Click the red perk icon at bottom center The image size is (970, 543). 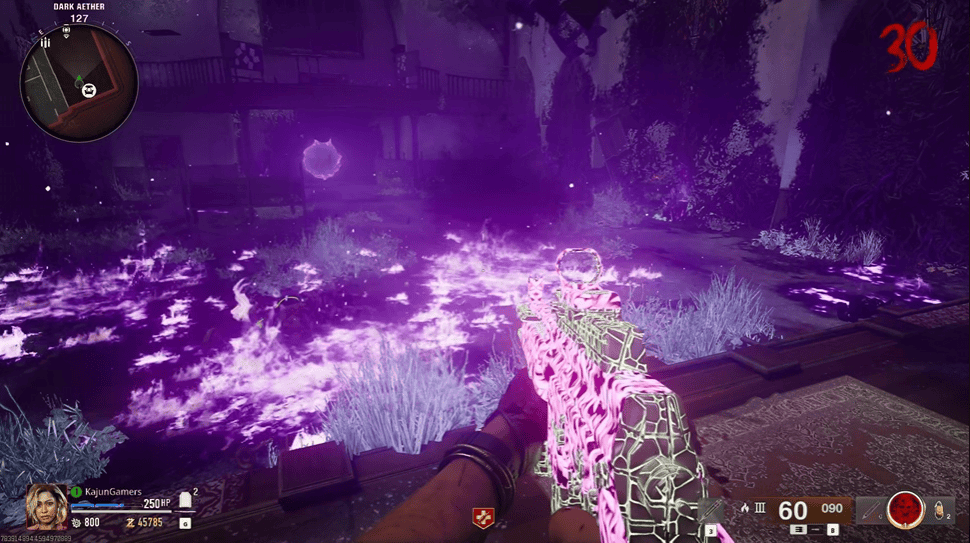pyautogui.click(x=482, y=518)
